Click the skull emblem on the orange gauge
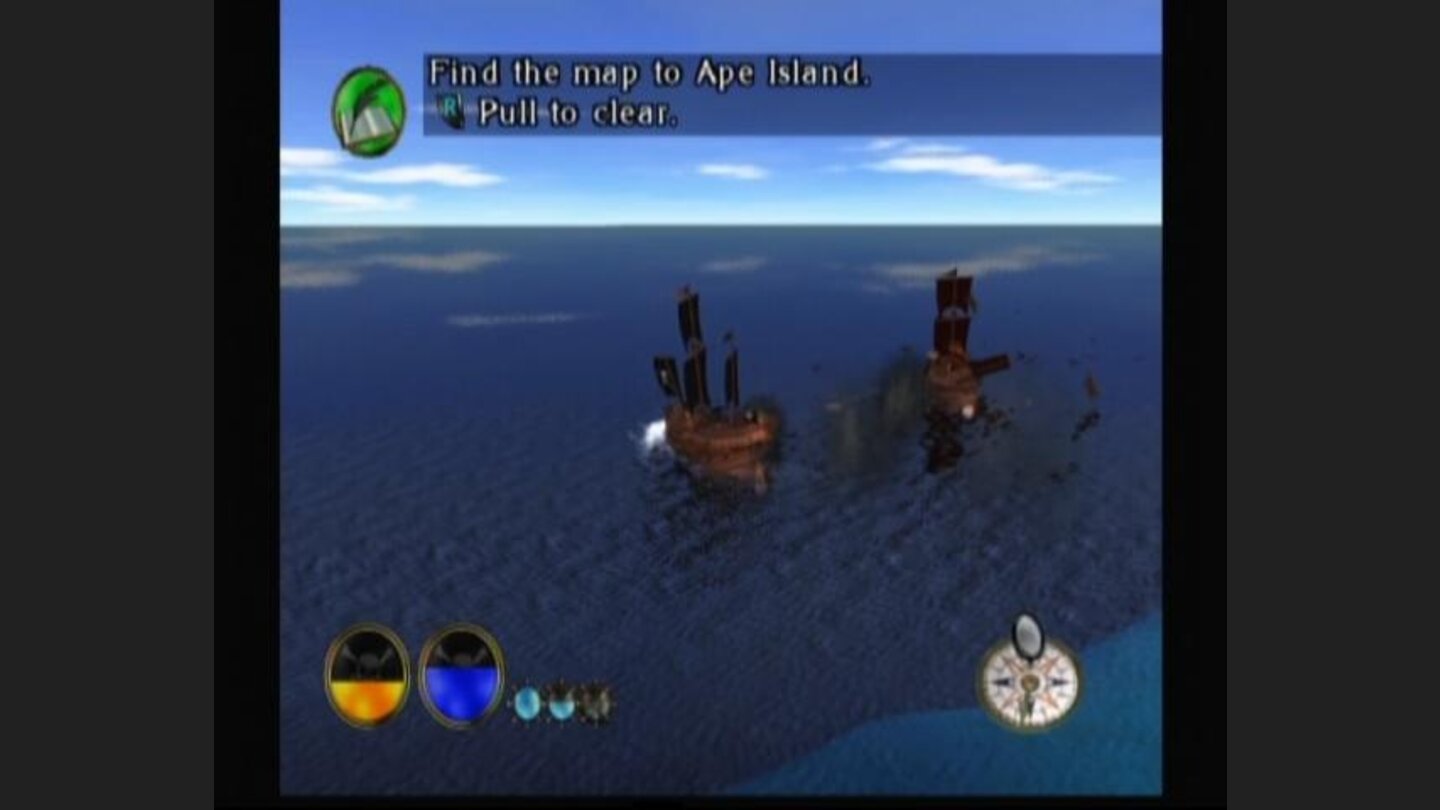 tap(367, 659)
